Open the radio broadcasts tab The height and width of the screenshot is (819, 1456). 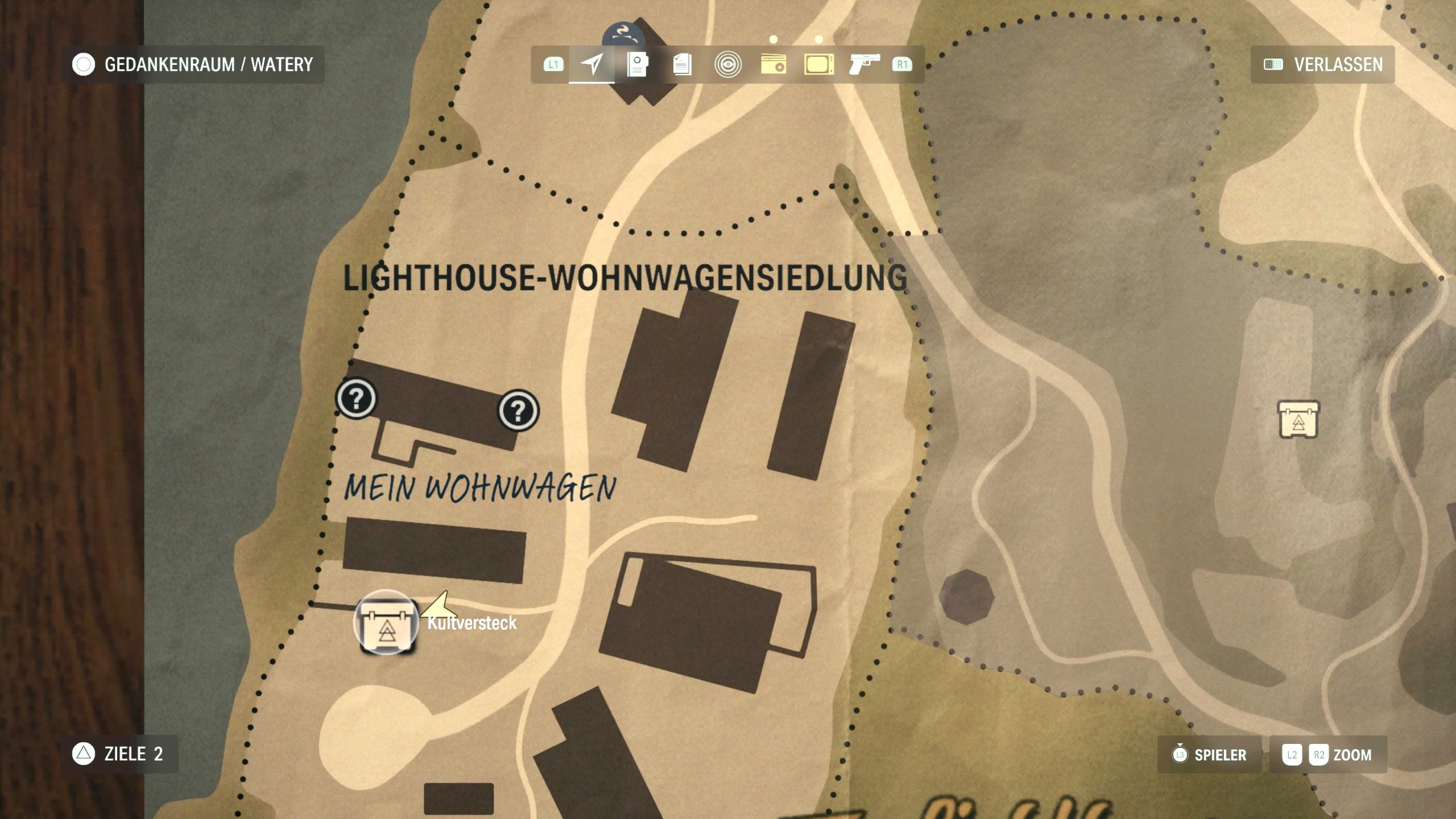point(773,64)
